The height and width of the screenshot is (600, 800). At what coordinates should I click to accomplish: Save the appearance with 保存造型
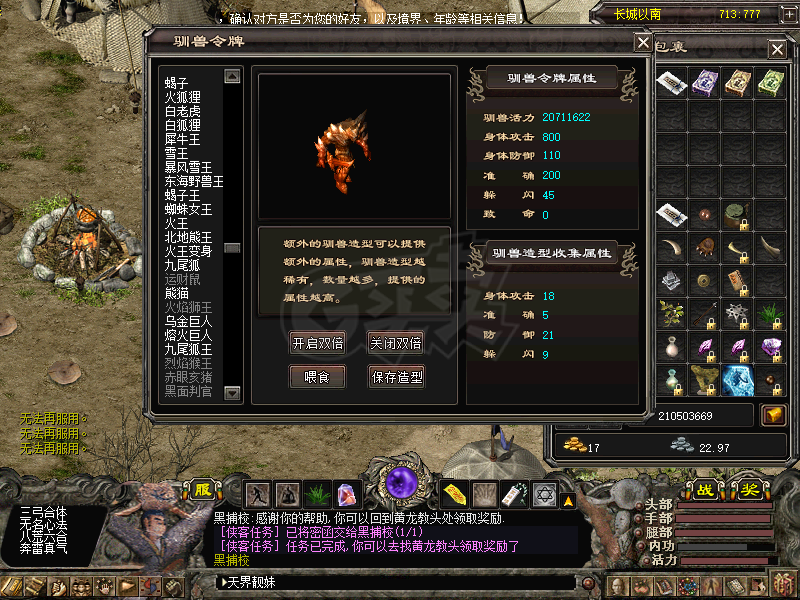(396, 377)
